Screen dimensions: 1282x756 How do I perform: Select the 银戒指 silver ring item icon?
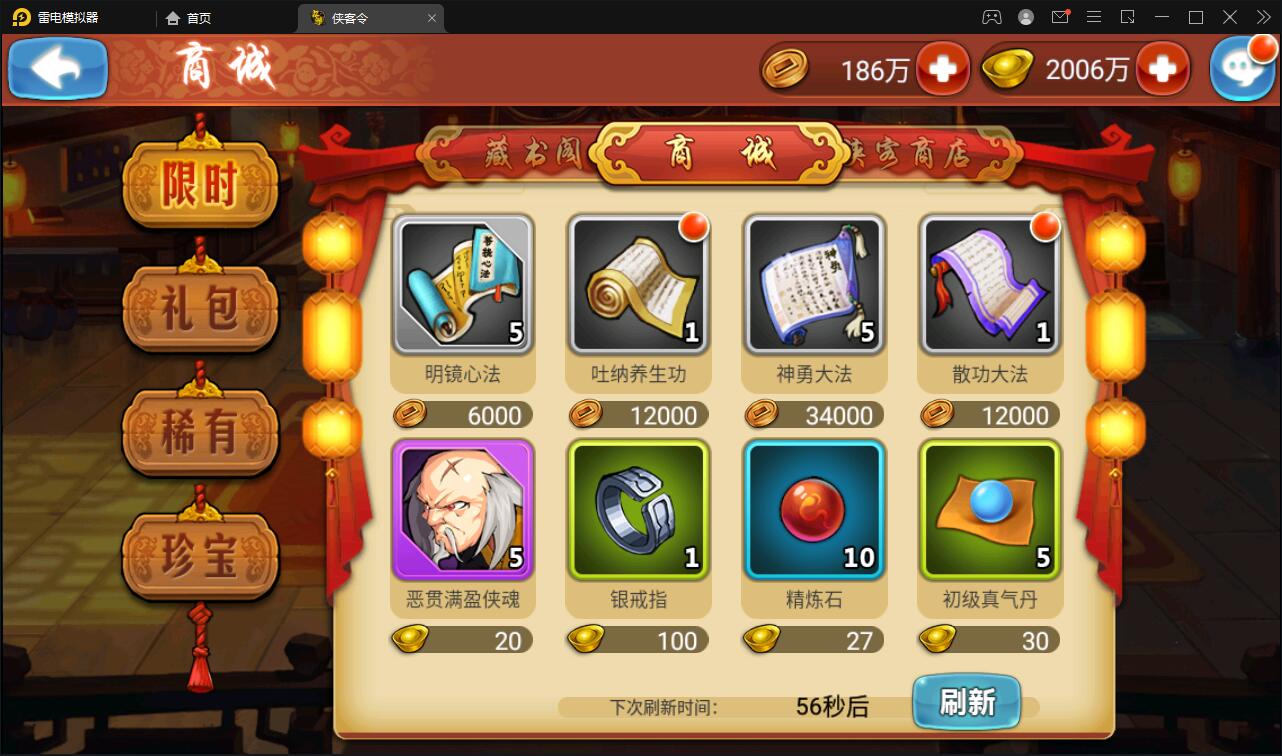click(638, 509)
